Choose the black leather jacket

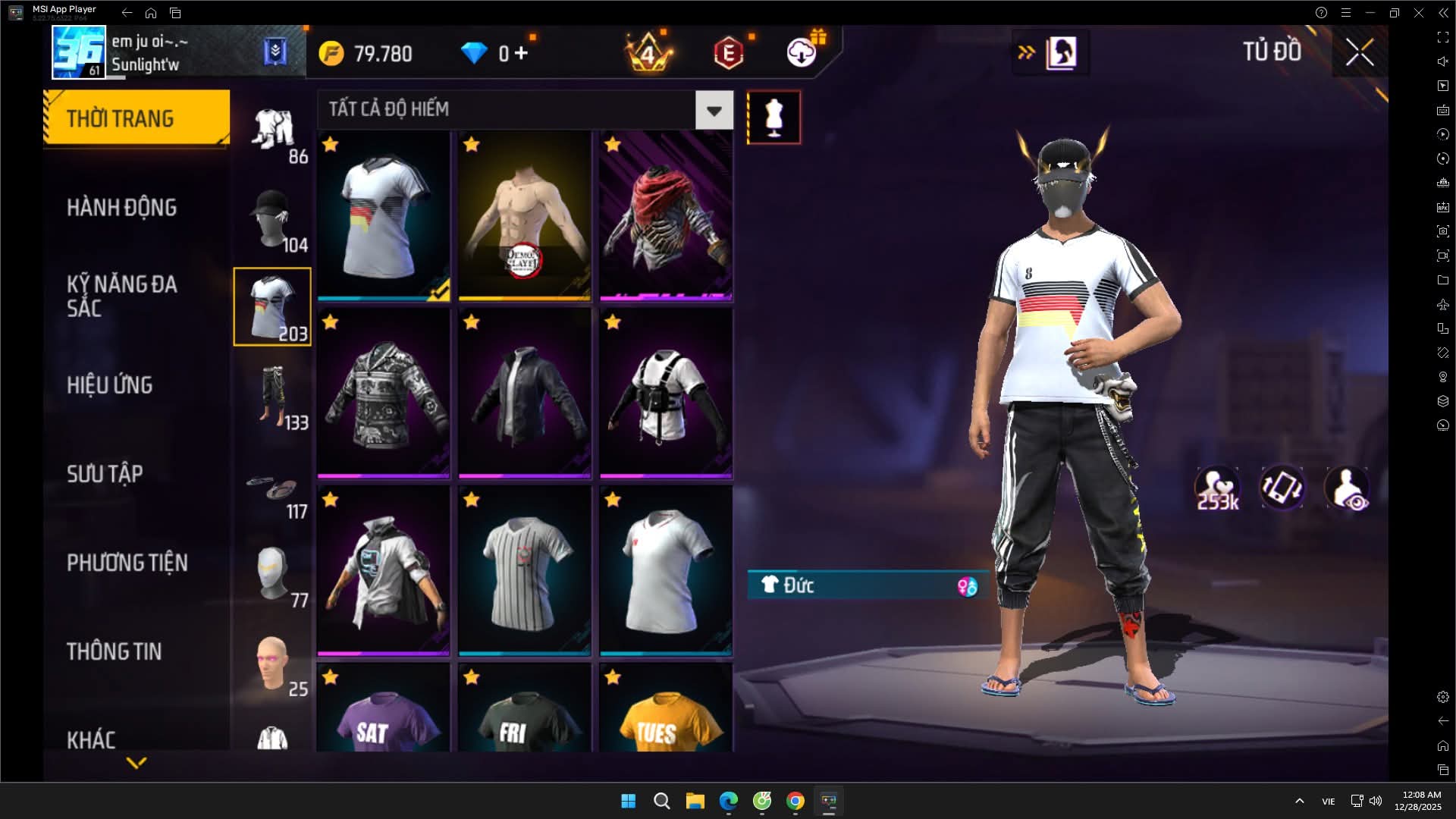click(x=525, y=394)
